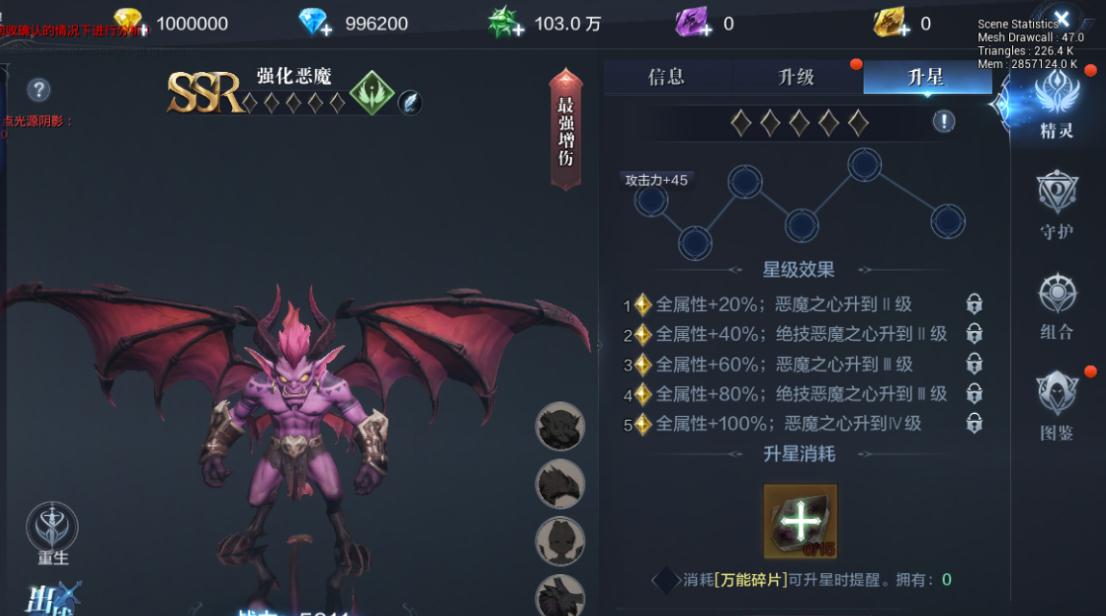Add more purple crystals
1106x616 pixels.
pyautogui.click(x=692, y=23)
